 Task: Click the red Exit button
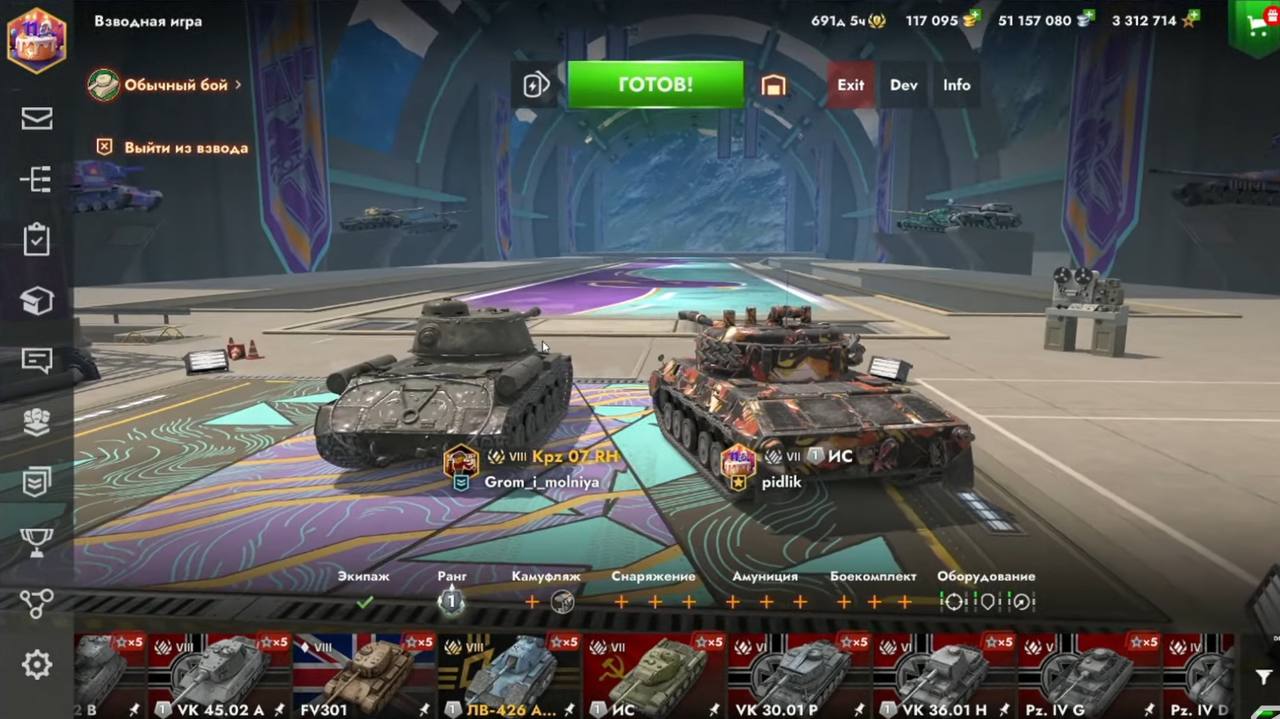point(851,85)
